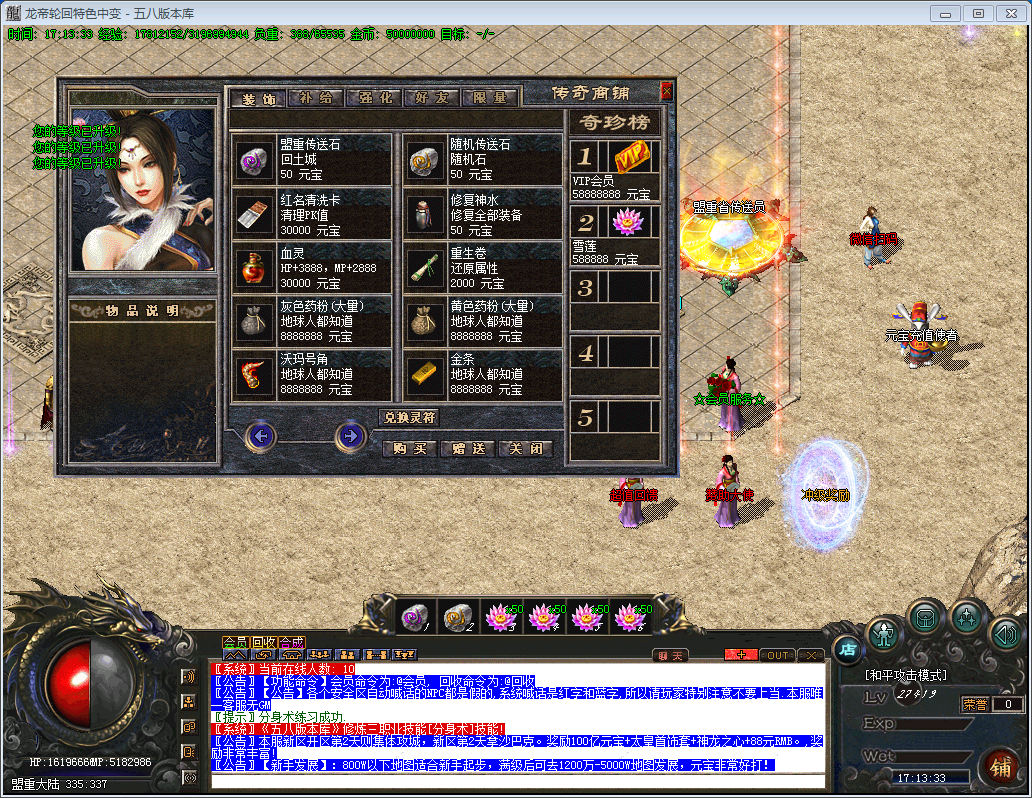The width and height of the screenshot is (1032, 798).
Task: Maximize the game window
Action: click(978, 13)
